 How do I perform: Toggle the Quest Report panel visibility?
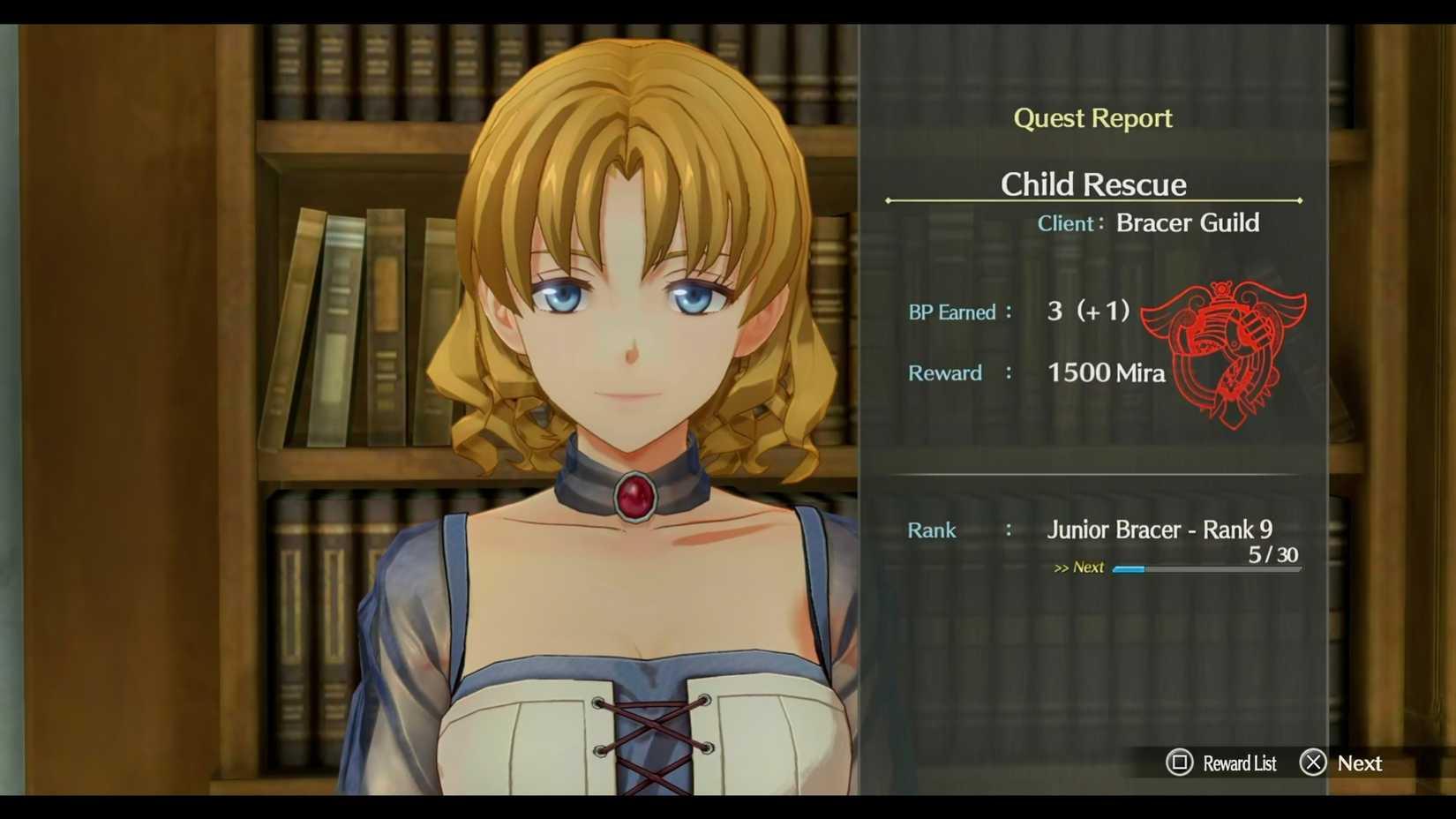pyautogui.click(x=1094, y=117)
